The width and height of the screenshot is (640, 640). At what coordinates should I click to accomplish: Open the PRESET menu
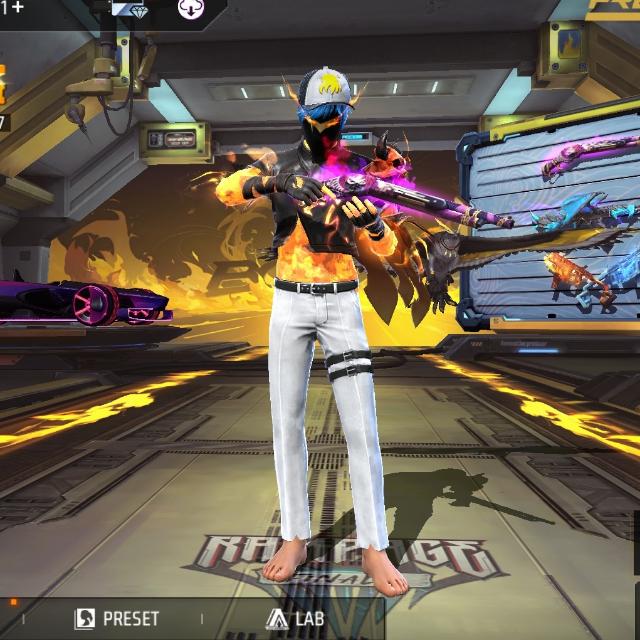117,619
